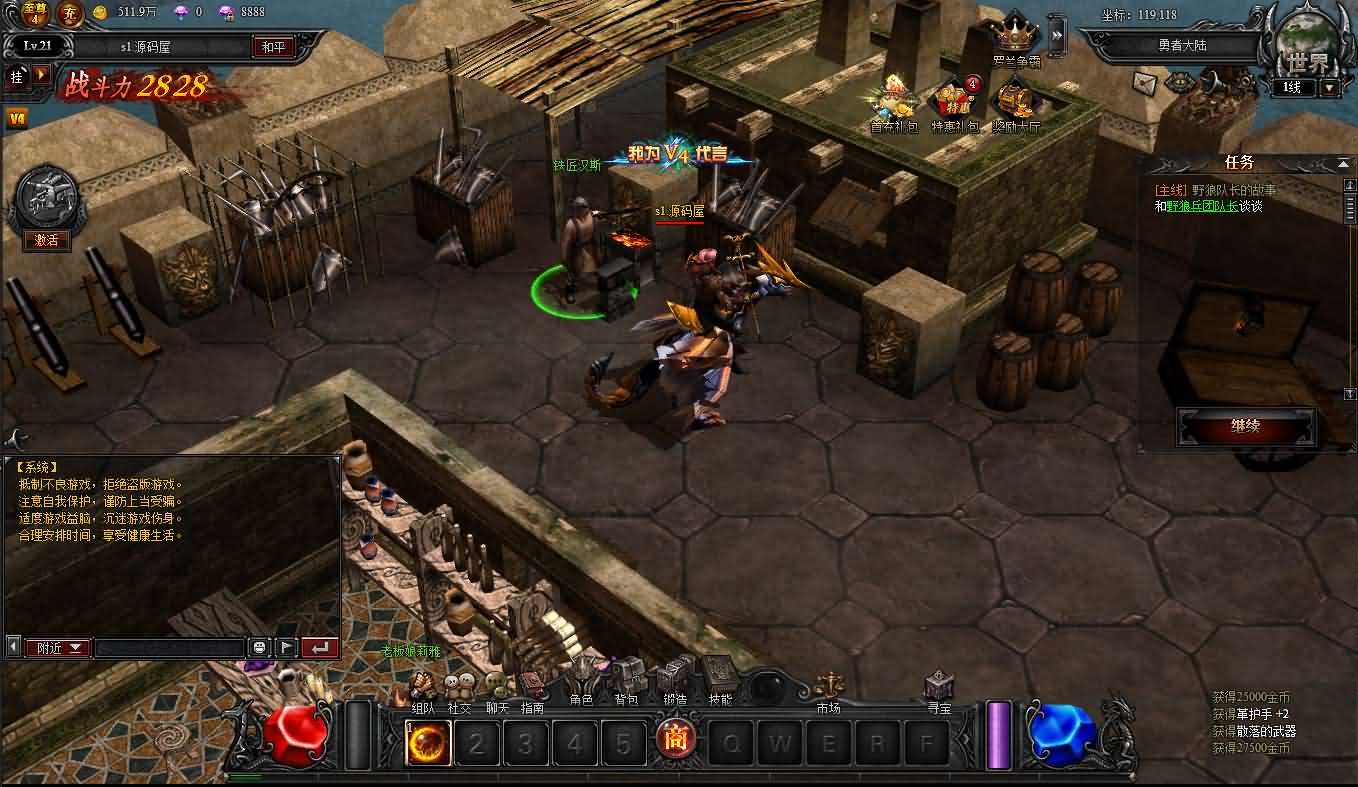Open the 罗兰争霸 crown event
1358x787 pixels.
[1016, 38]
